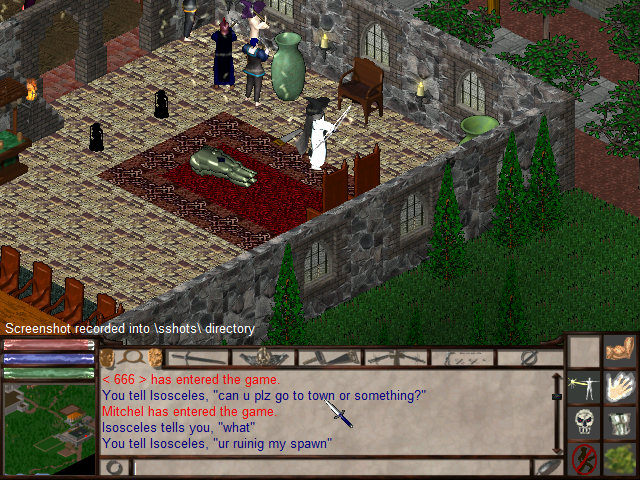Open the flexed arm strength icon
This screenshot has height=480, width=640.
click(x=621, y=349)
